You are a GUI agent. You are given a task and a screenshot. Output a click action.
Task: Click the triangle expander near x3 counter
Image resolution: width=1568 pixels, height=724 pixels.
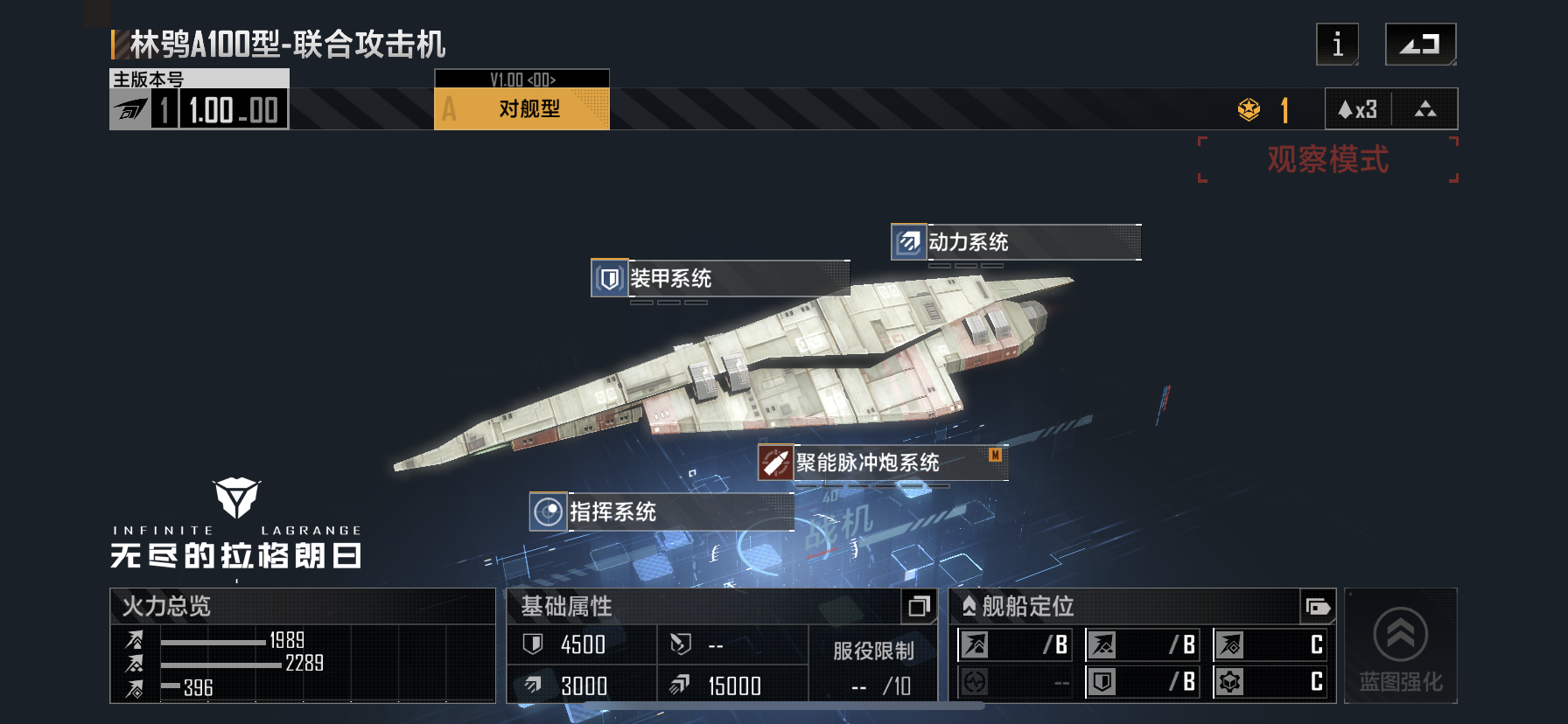coord(1426,108)
